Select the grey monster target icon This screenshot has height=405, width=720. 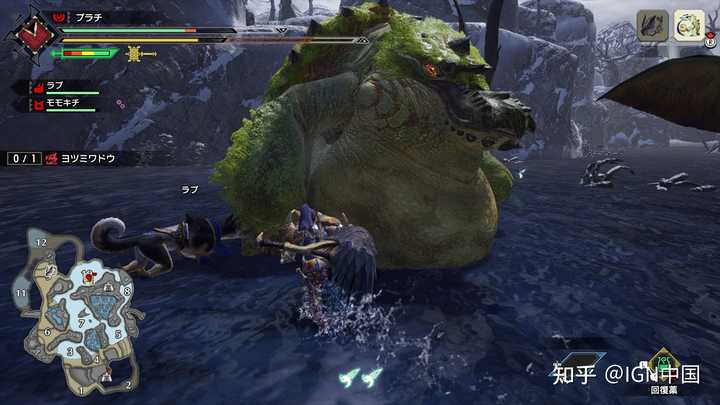point(652,24)
